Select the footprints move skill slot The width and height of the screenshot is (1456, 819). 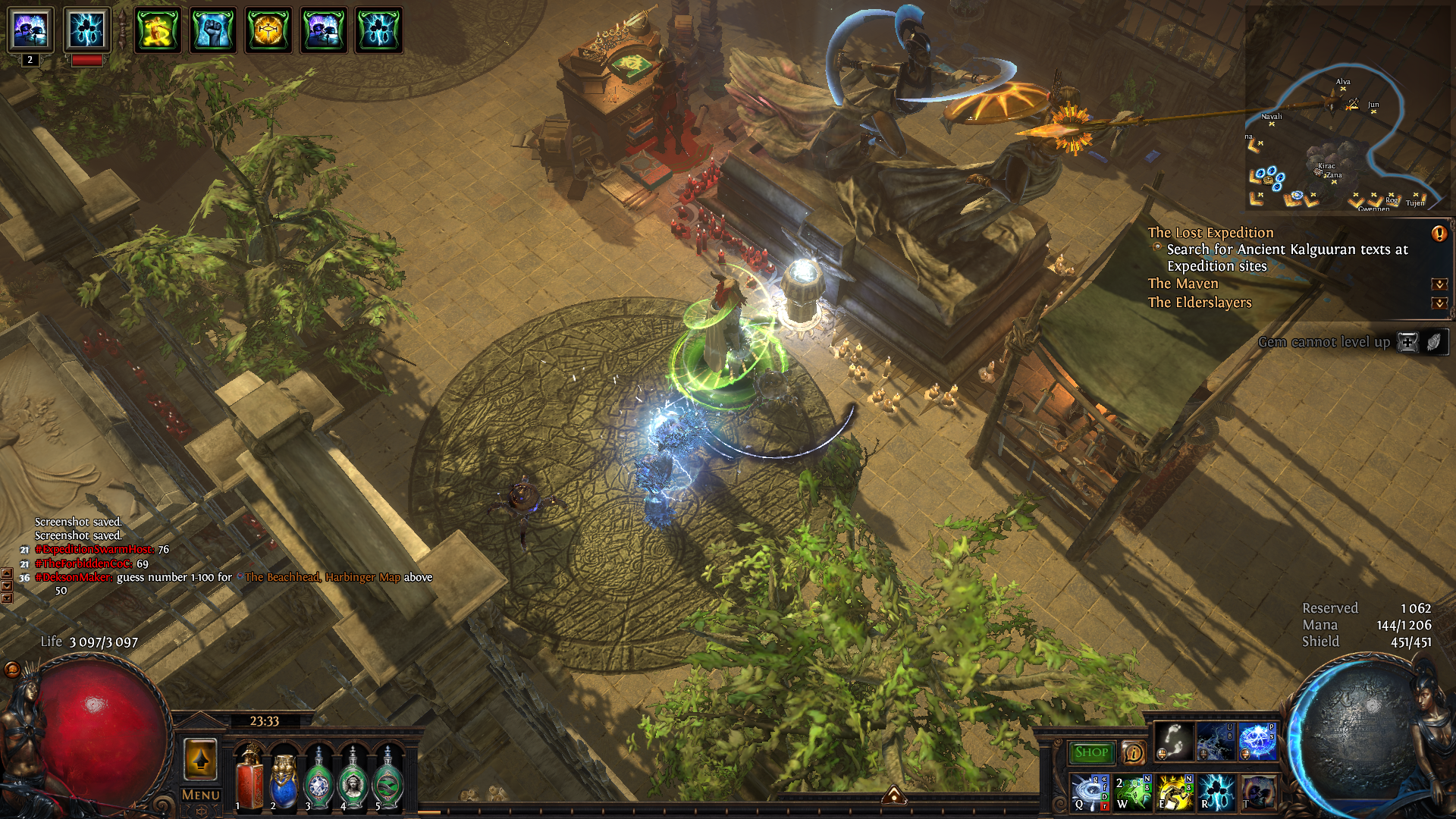pos(1173,741)
